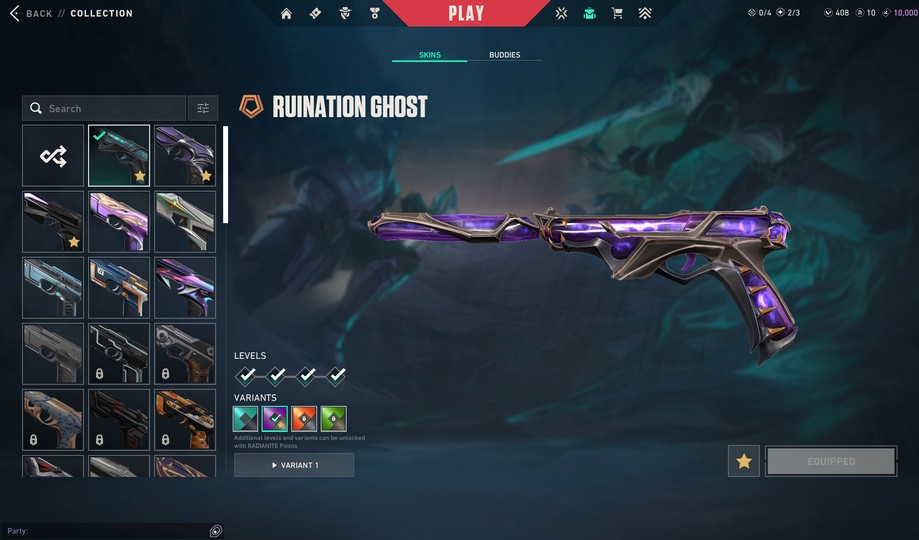Select the first level checkmark diamond
Screen dimensions: 919x540
[246, 376]
